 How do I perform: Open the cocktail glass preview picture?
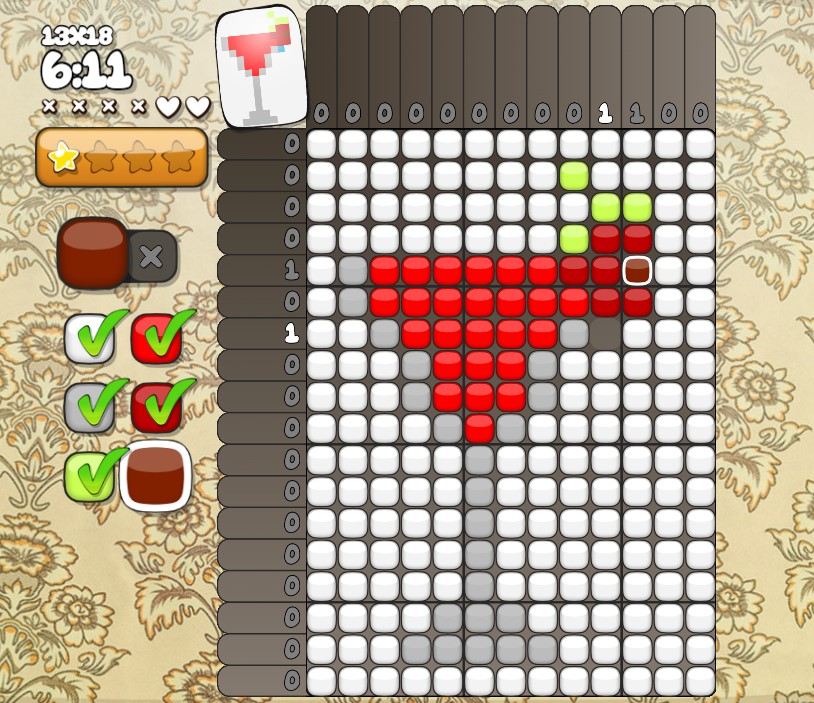[x=261, y=66]
